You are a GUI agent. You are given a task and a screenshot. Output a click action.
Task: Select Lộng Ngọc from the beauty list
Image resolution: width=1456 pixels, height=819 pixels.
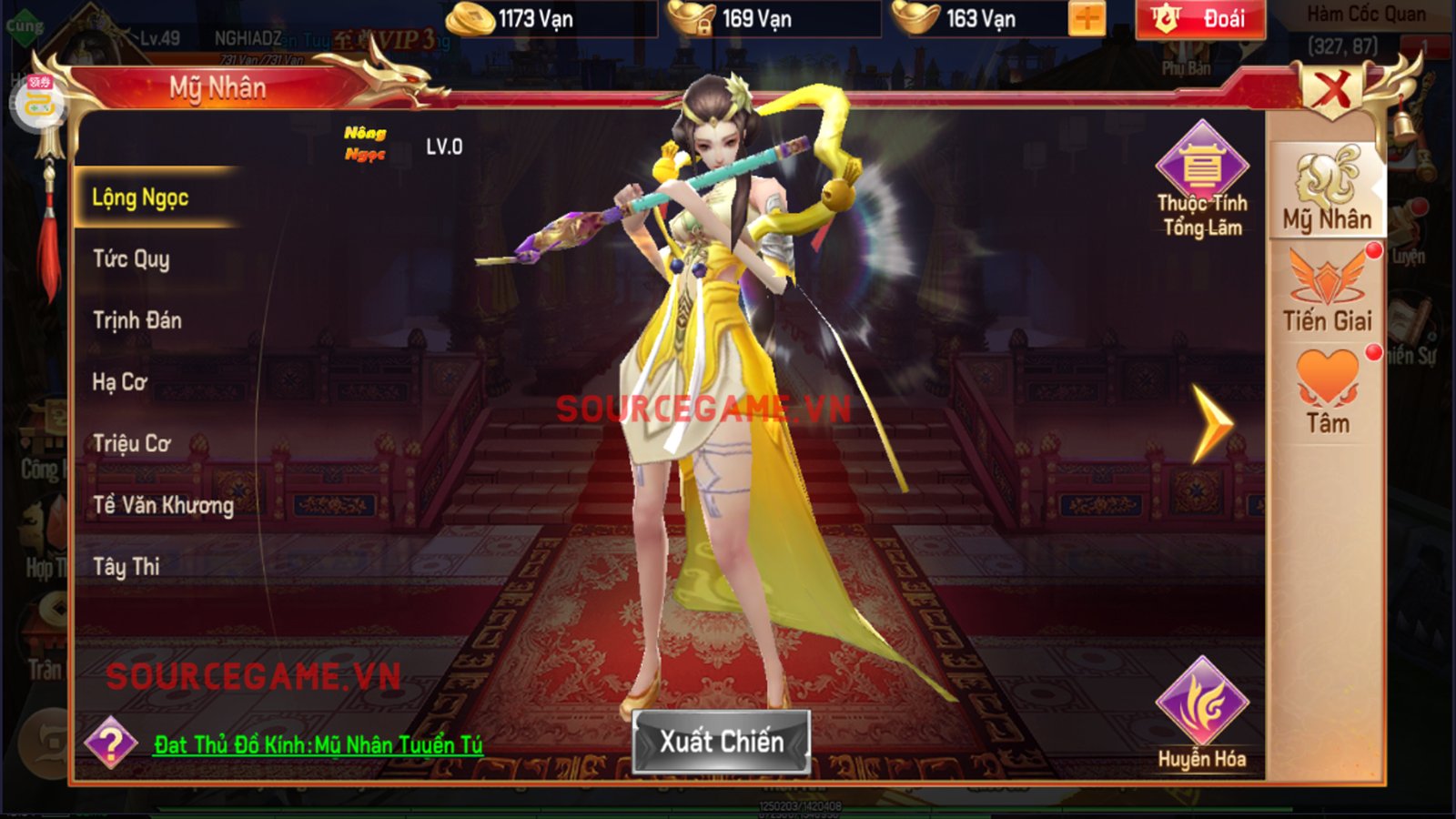point(141,197)
